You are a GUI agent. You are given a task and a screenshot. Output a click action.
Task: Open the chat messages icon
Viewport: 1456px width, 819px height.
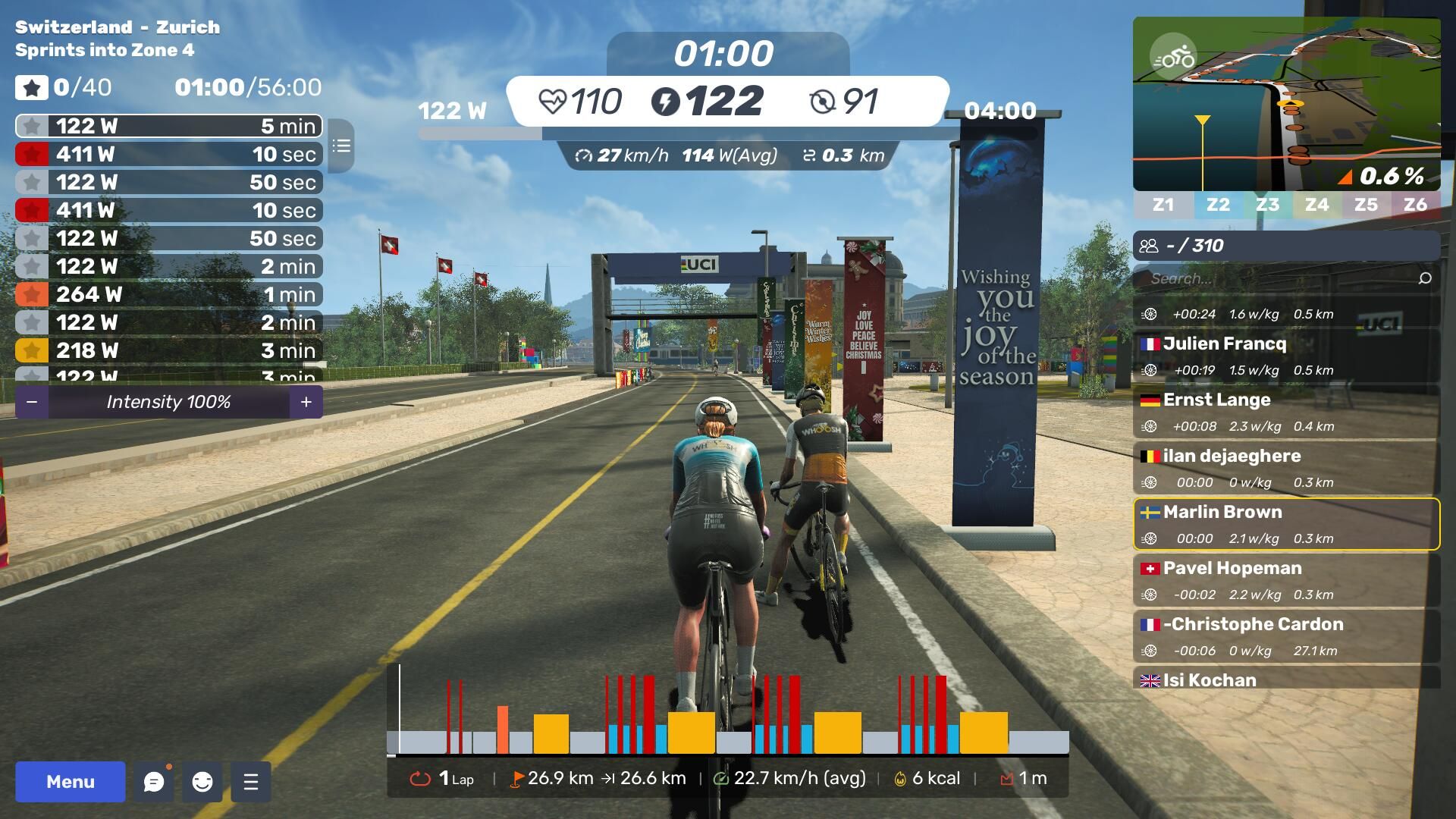[154, 782]
